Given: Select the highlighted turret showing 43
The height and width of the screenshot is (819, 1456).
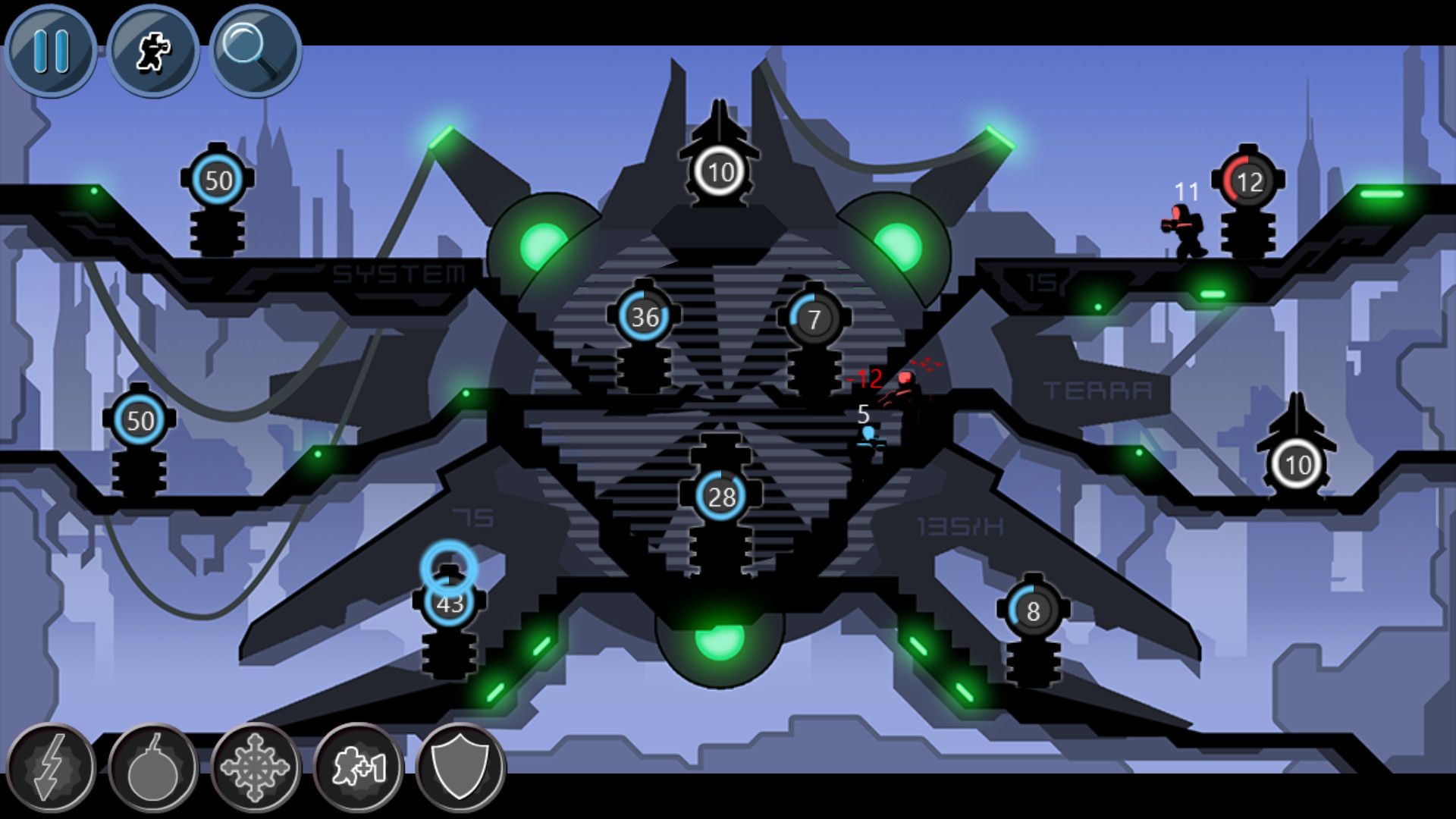Looking at the screenshot, I should 449,604.
